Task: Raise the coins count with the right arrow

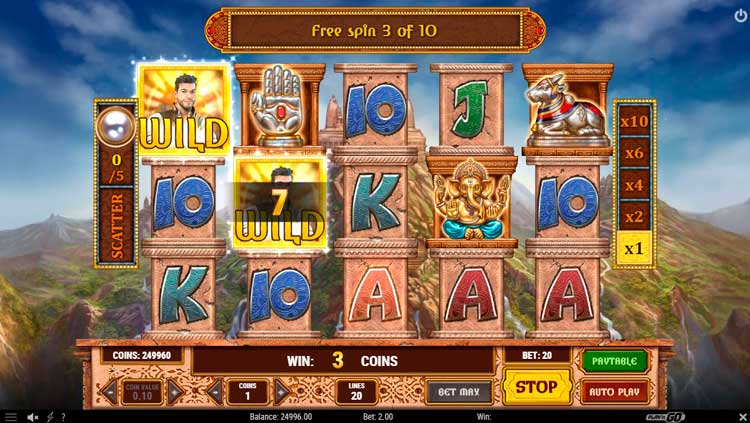Action: 282,392
